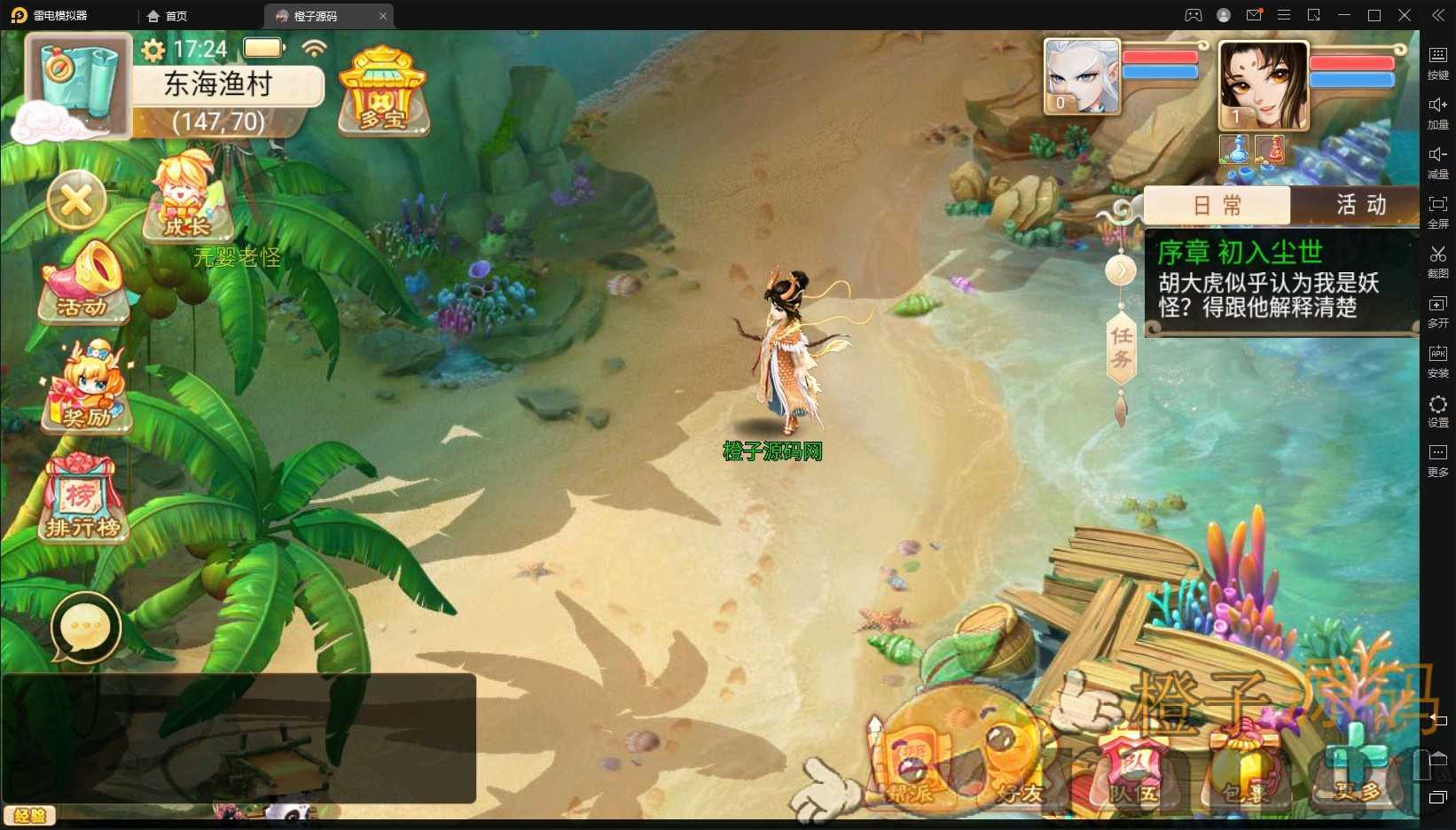Maximize the emulator window

click(x=1374, y=15)
